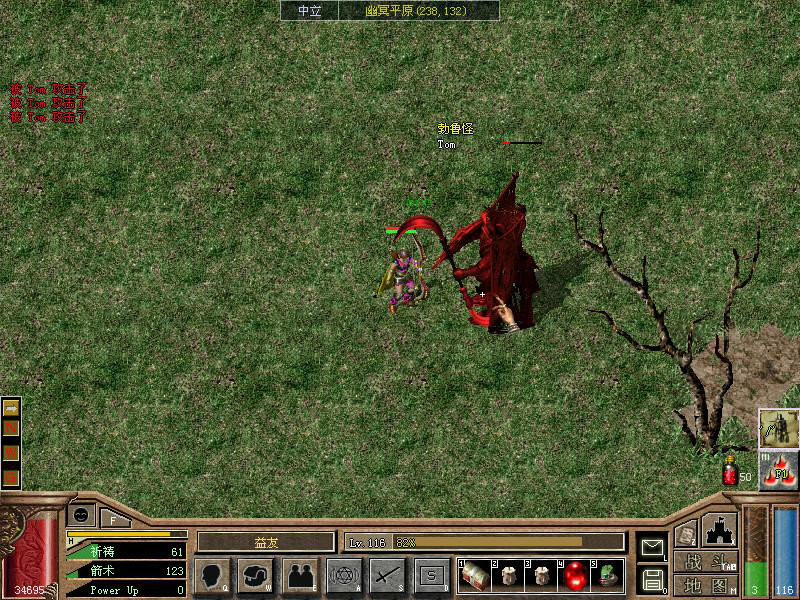Switch to the F tab
This screenshot has height=600, width=800.
[x=114, y=518]
